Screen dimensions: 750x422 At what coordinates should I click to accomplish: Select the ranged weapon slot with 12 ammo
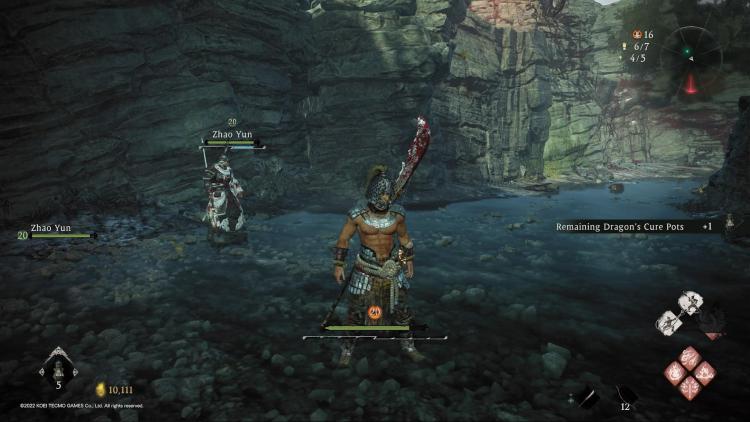pyautogui.click(x=625, y=397)
